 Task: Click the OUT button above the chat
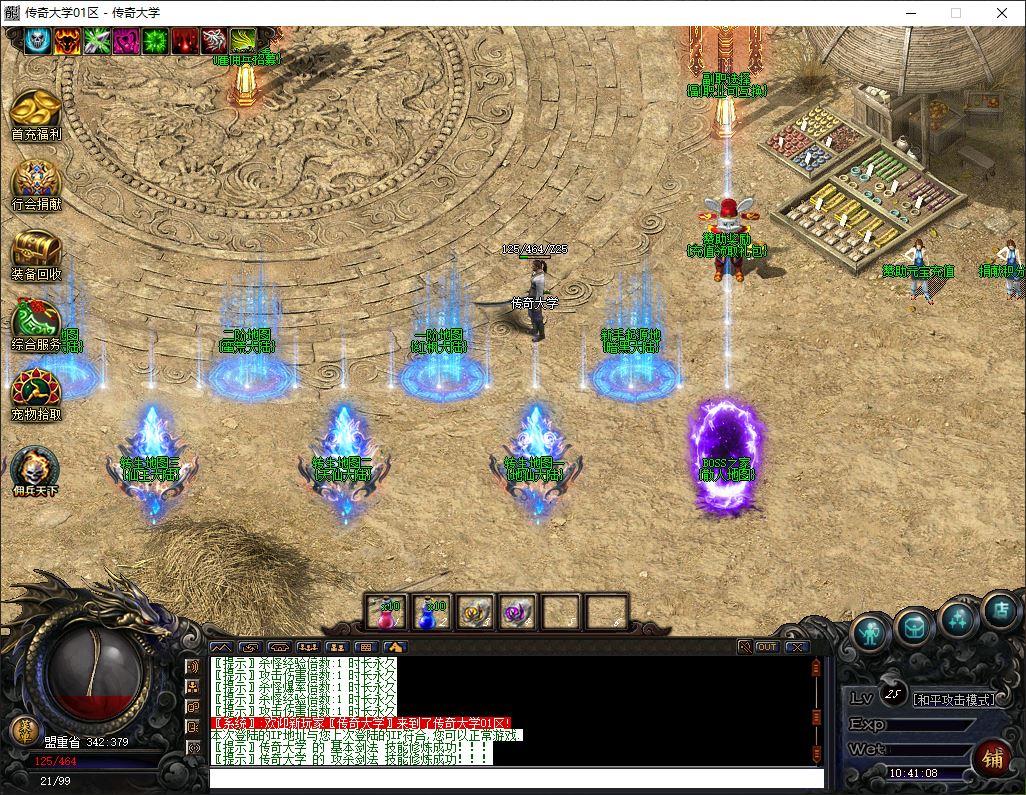pos(767,647)
